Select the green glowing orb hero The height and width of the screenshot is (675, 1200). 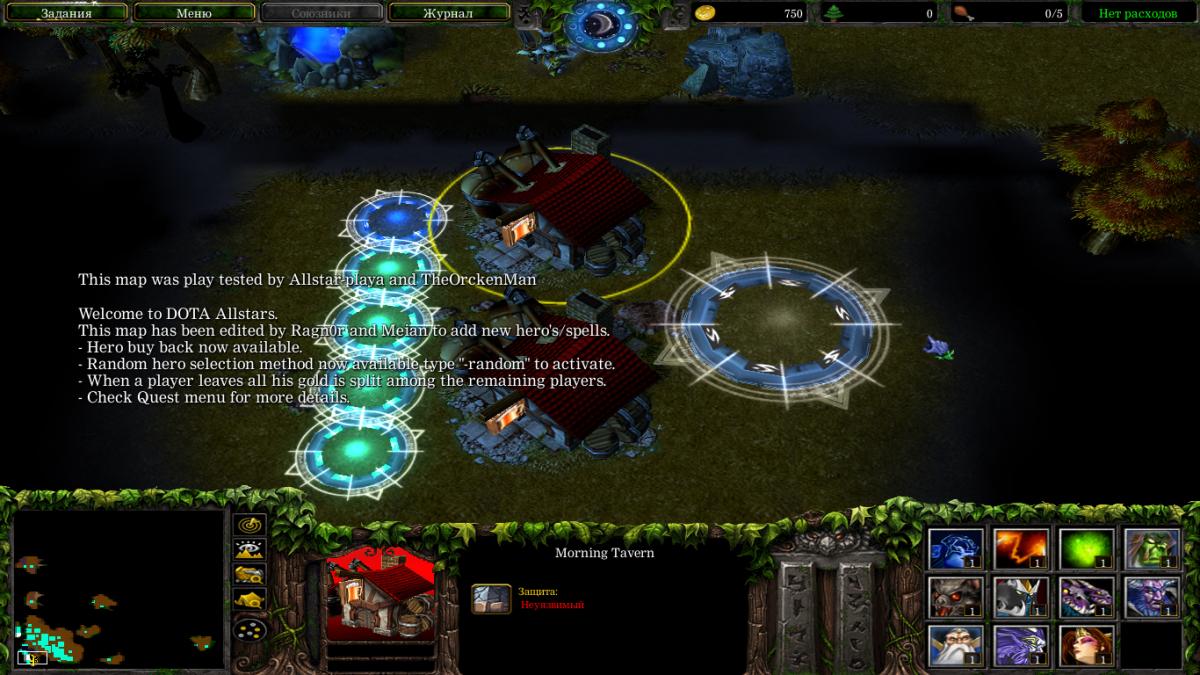coord(1086,549)
